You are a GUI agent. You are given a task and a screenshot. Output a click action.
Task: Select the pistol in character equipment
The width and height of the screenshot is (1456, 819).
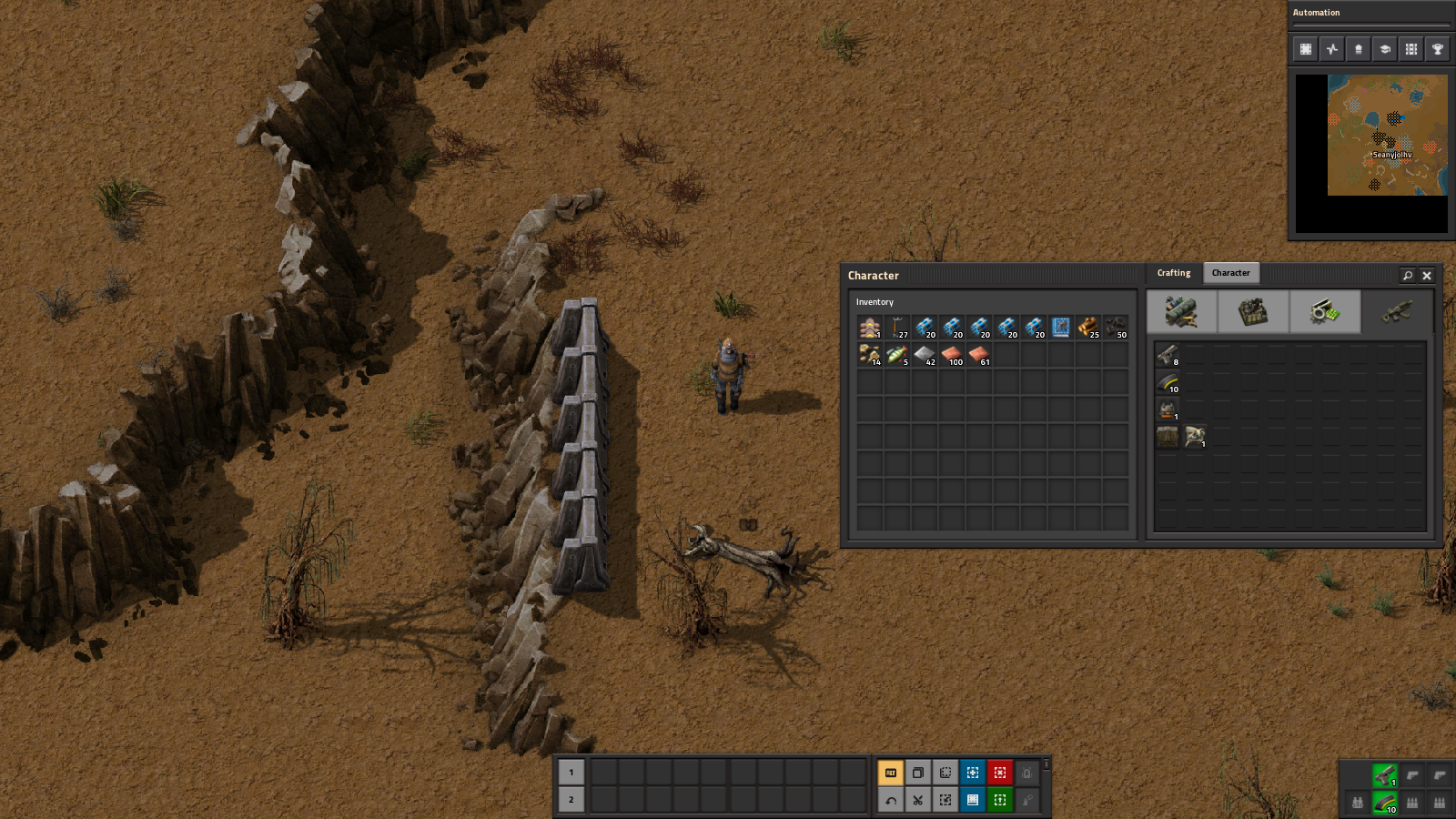(1168, 355)
